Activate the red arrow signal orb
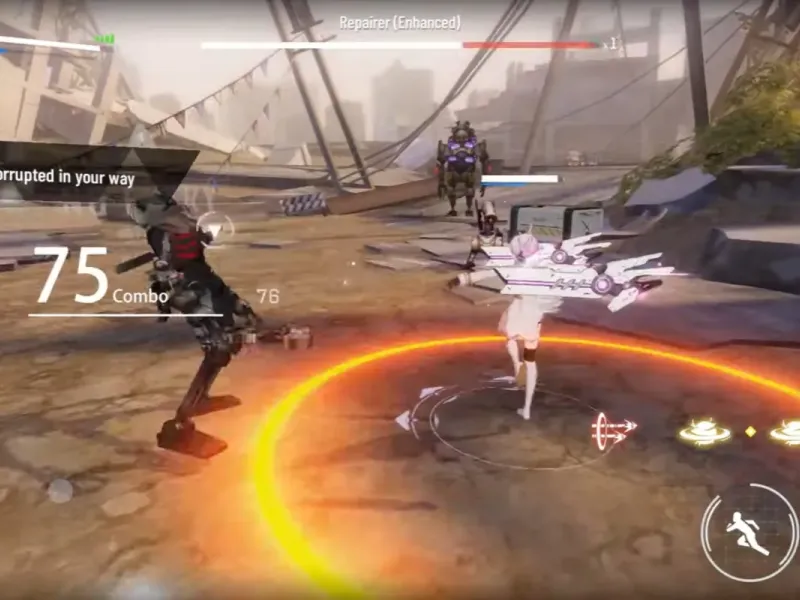Screen dimensions: 800x600 [613, 430]
